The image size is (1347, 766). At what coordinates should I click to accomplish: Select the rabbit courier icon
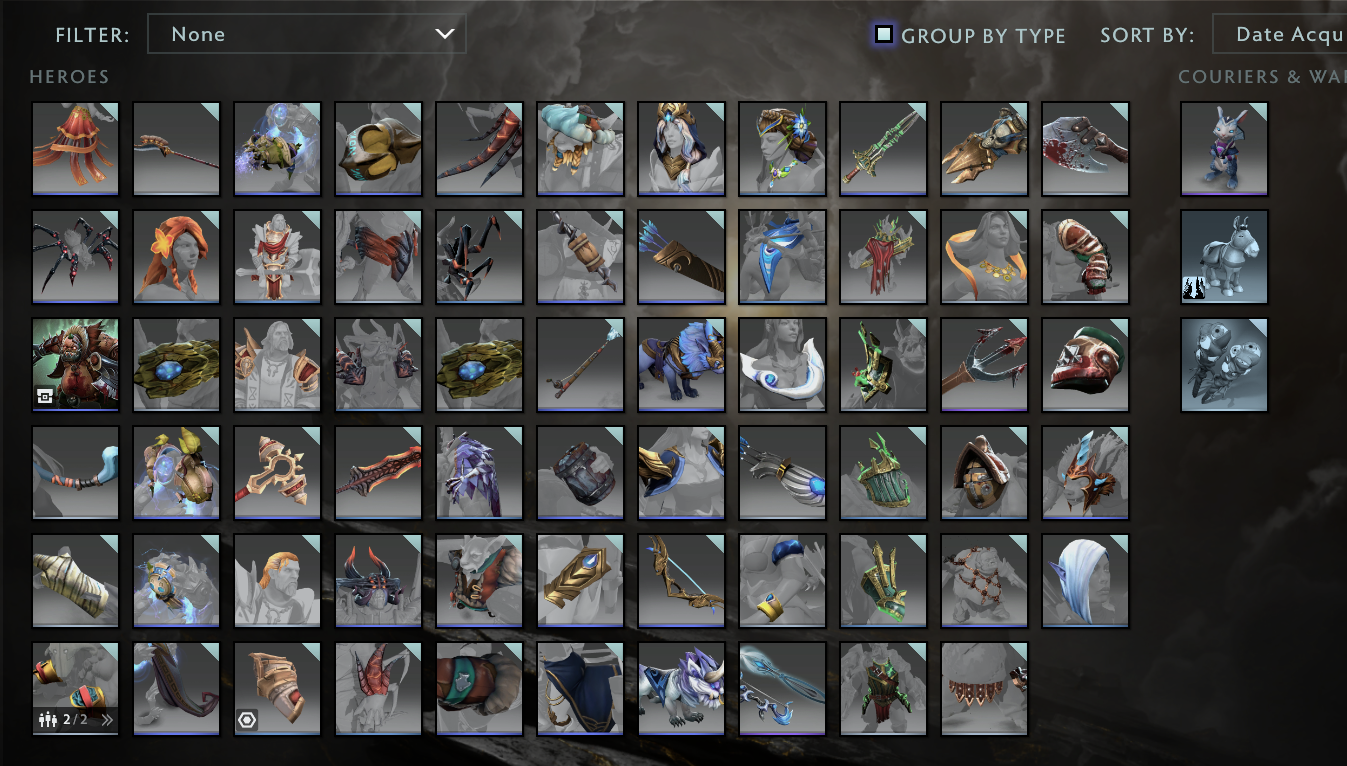1224,148
